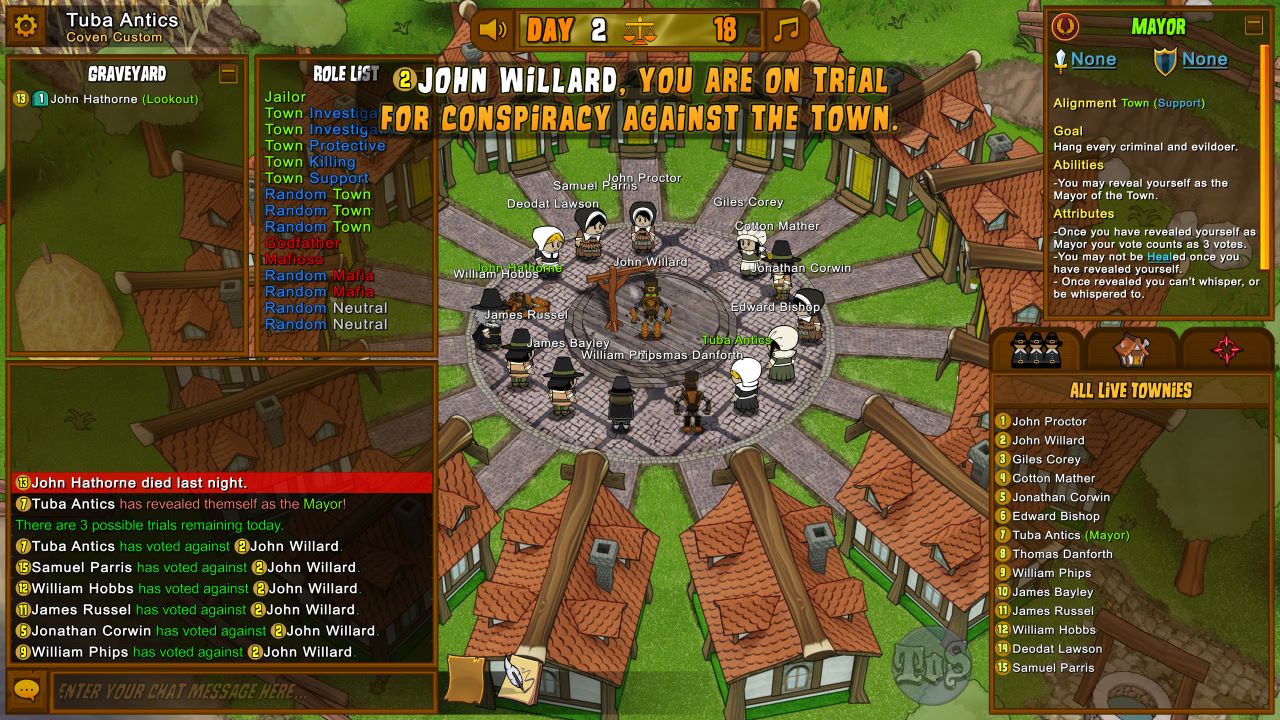The height and width of the screenshot is (720, 1280).
Task: Select Giles Corey in the townies list
Action: [x=1046, y=459]
